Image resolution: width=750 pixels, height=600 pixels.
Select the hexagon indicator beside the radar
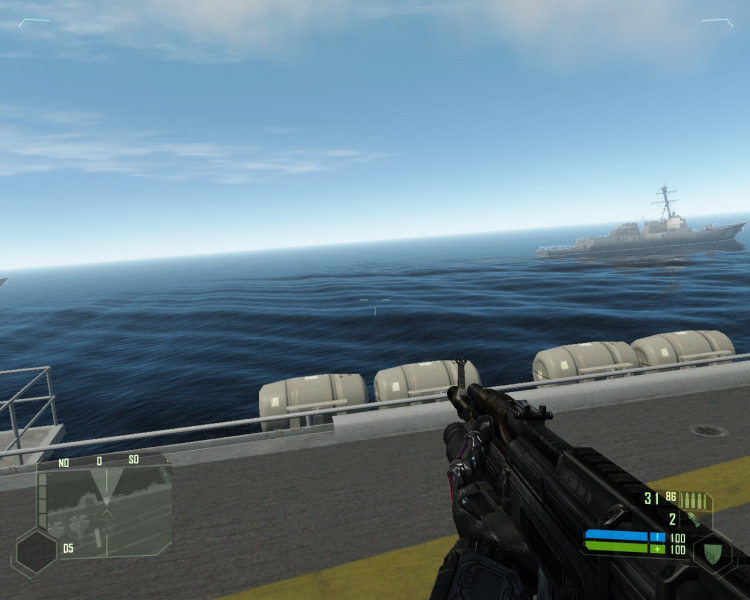pyautogui.click(x=36, y=550)
